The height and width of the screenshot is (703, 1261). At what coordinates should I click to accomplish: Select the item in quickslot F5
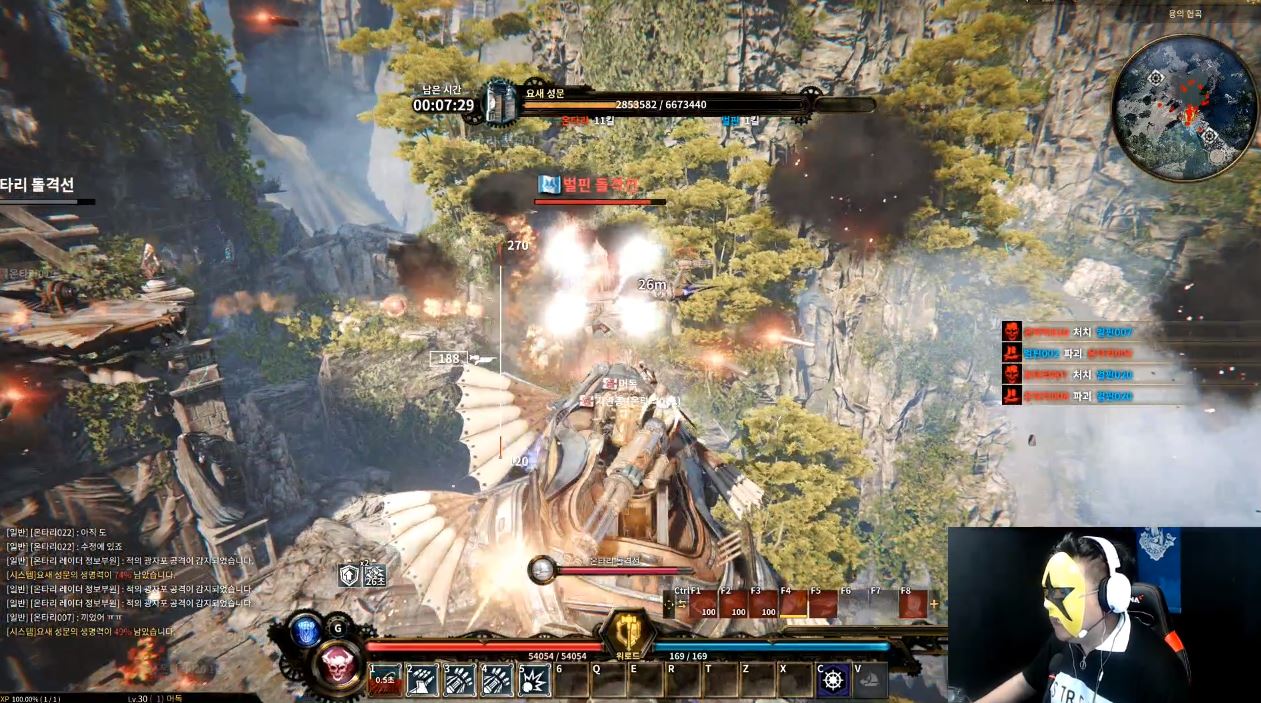pyautogui.click(x=822, y=604)
